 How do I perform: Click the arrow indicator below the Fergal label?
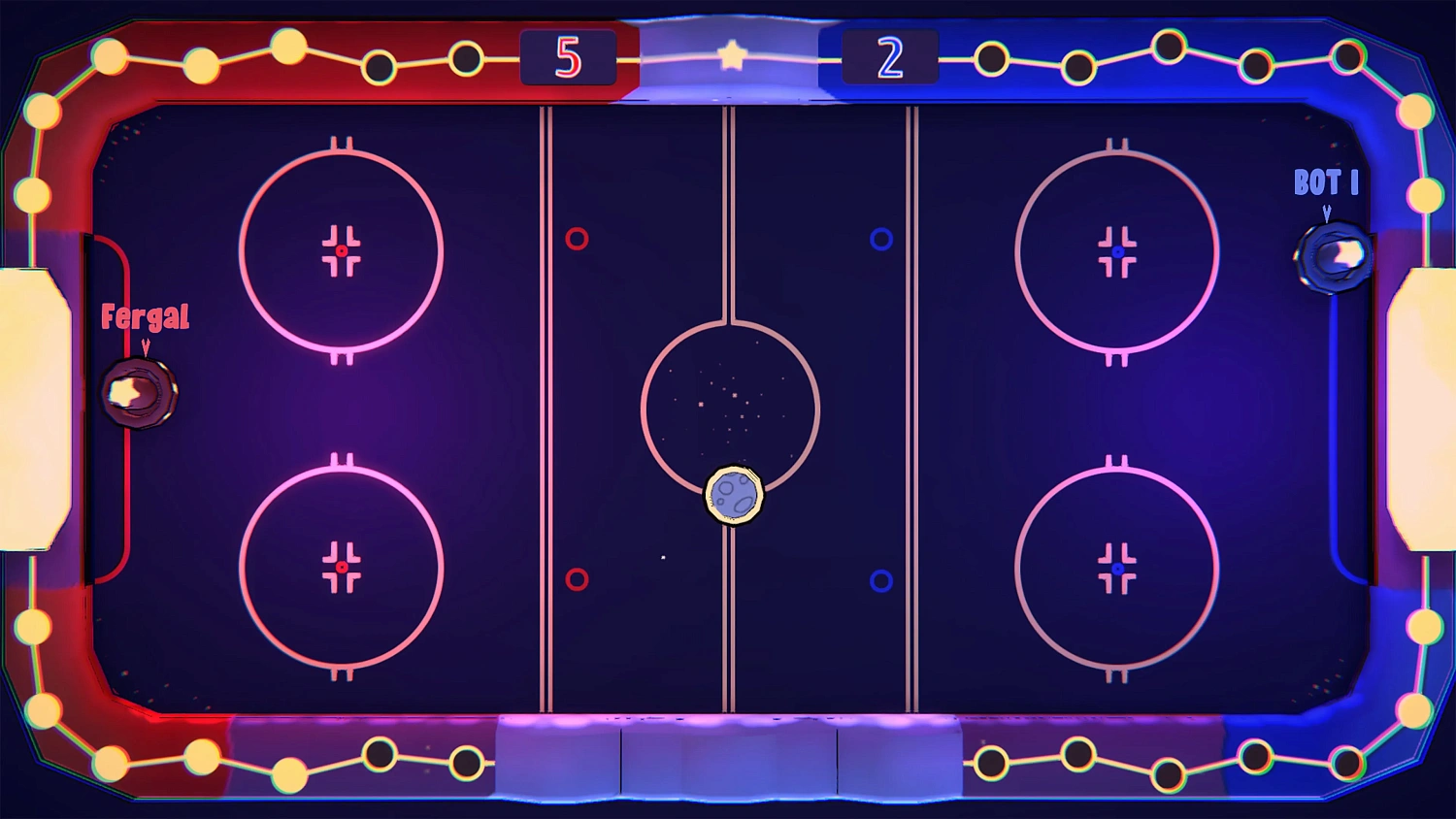145,347
